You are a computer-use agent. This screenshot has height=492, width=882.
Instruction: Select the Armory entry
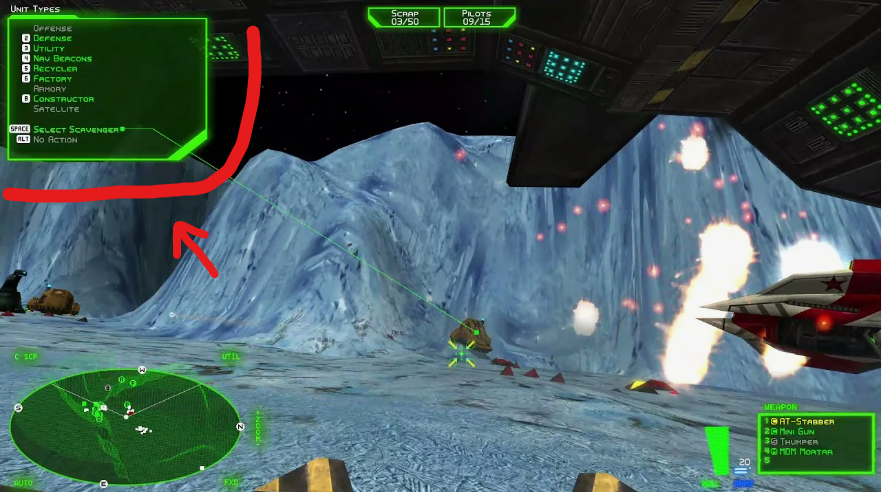50,89
